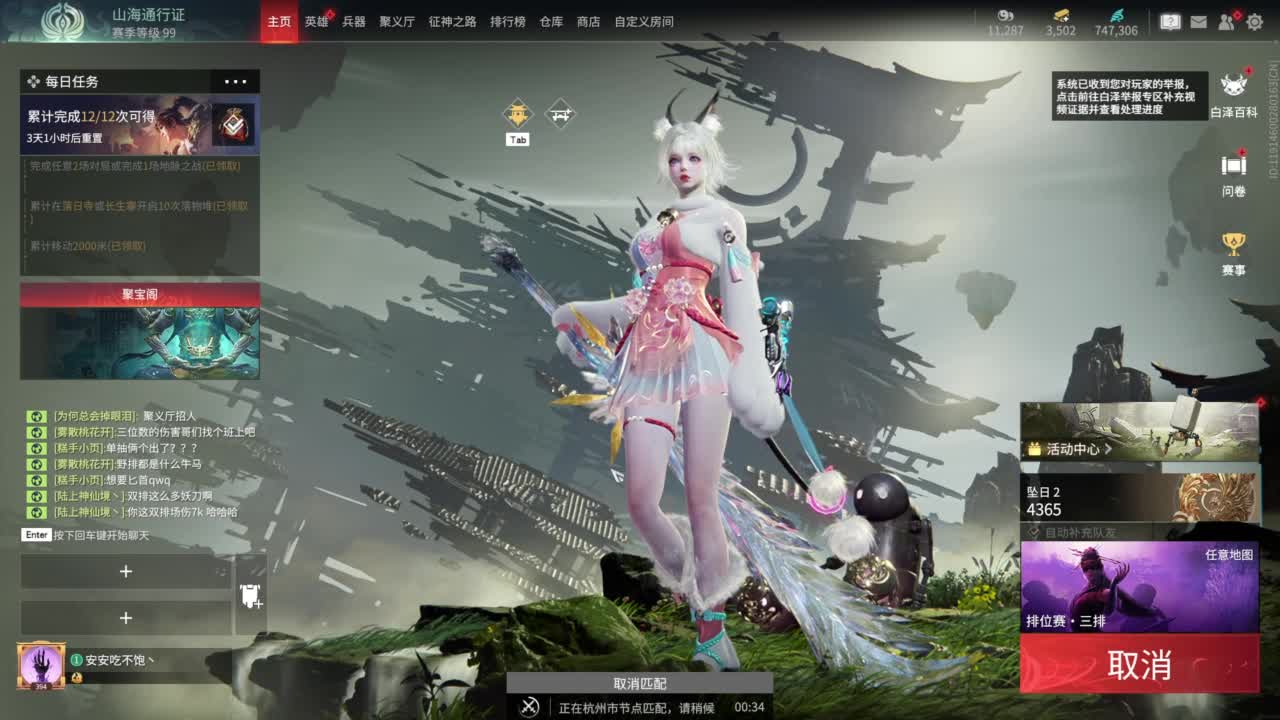Open the 聚宝阁 treasure banner

(x=140, y=294)
